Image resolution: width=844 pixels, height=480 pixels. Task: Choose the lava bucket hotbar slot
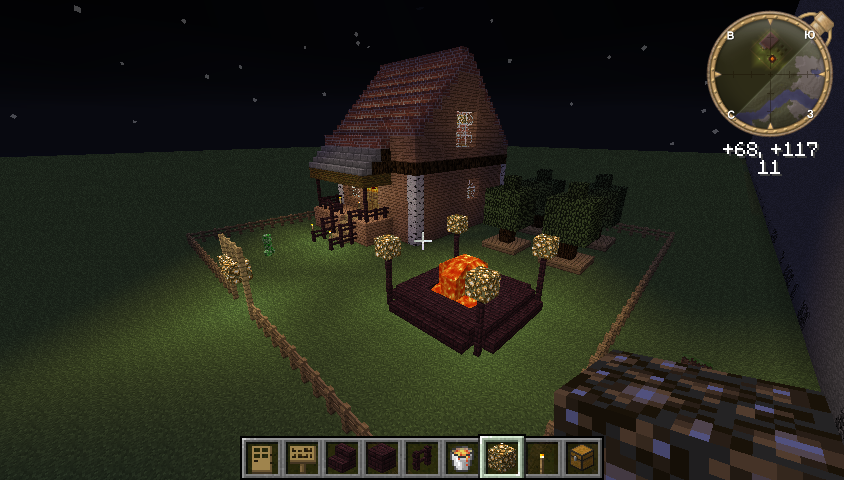[462, 458]
